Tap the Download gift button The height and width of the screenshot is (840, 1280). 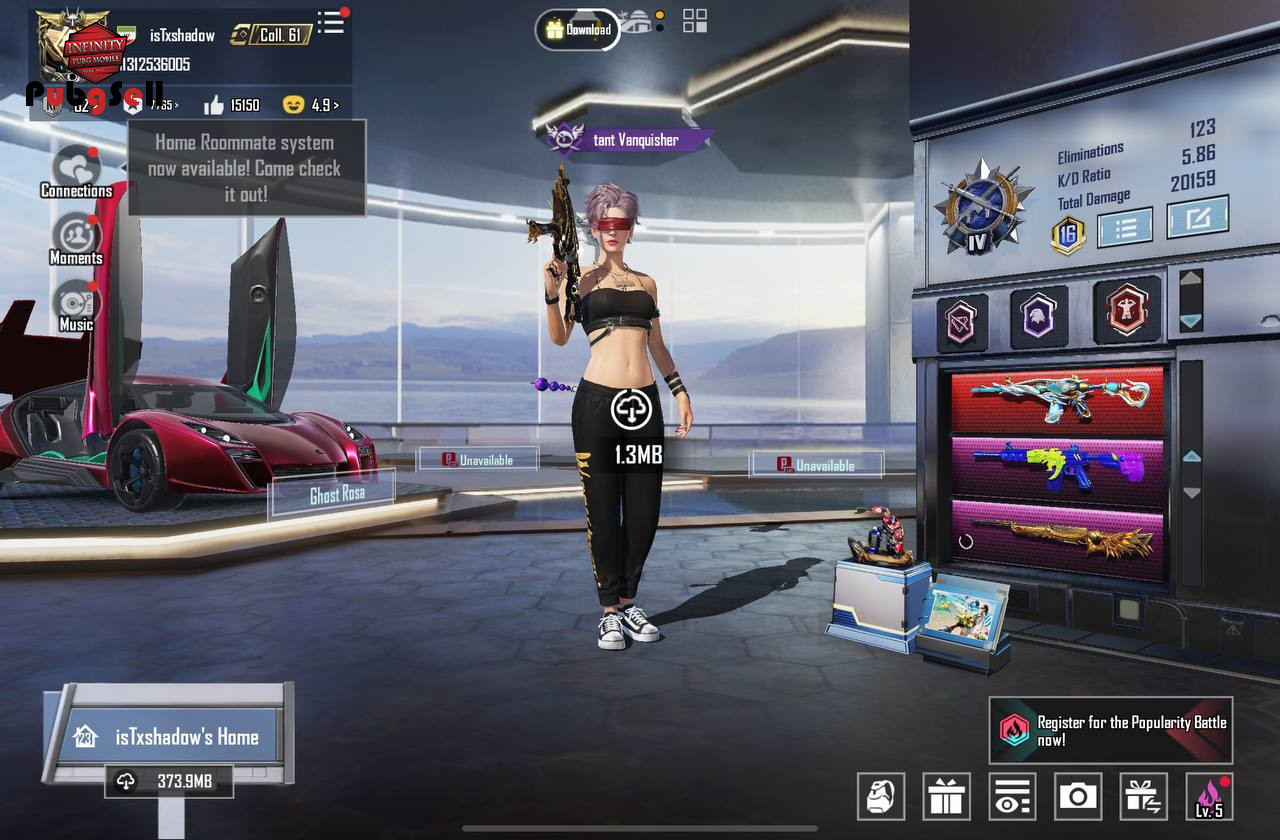[578, 29]
